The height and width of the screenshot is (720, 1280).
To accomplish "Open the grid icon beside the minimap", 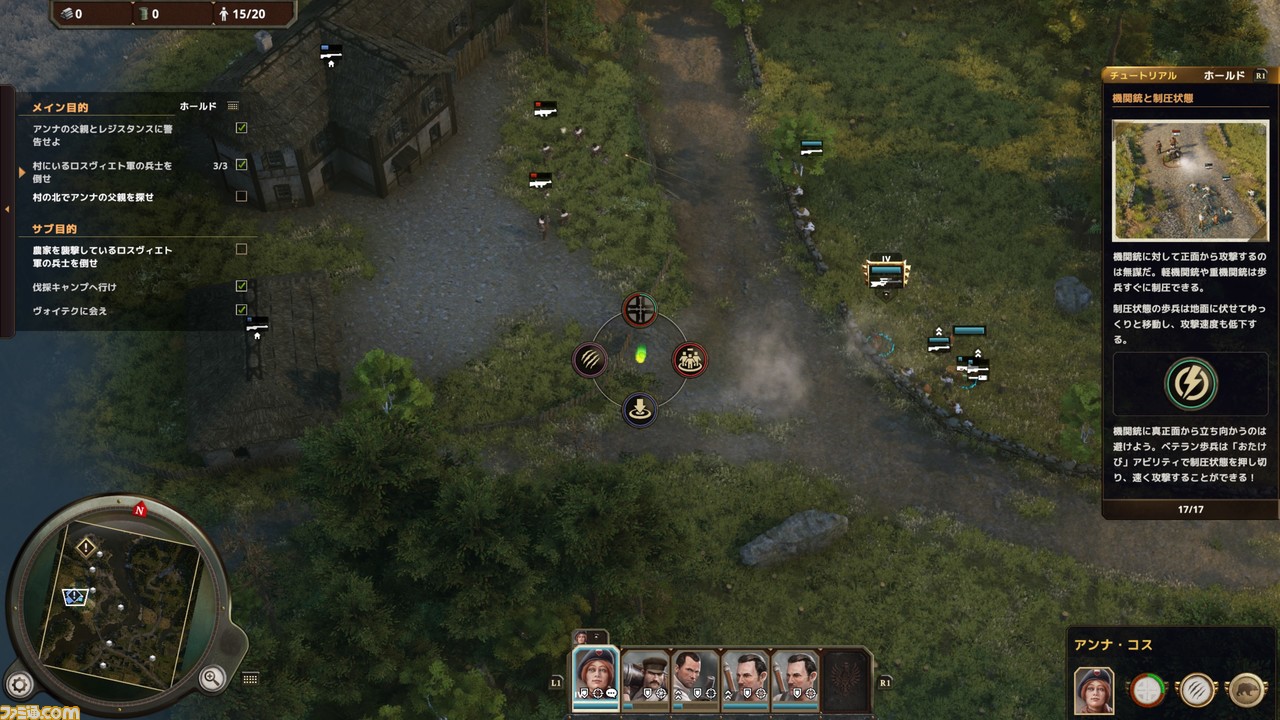I will point(250,679).
